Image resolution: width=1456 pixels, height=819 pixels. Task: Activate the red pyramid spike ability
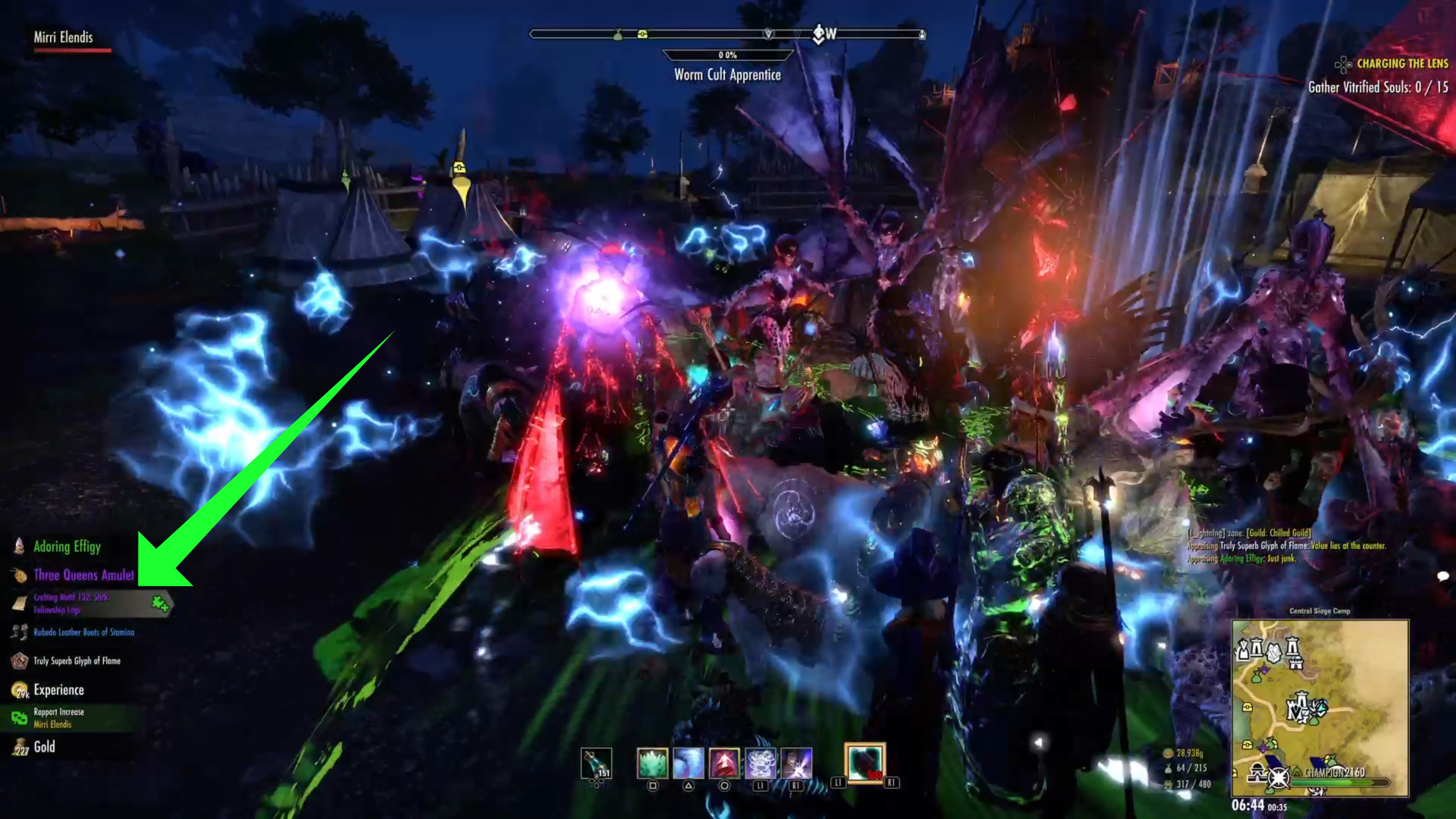tap(724, 763)
